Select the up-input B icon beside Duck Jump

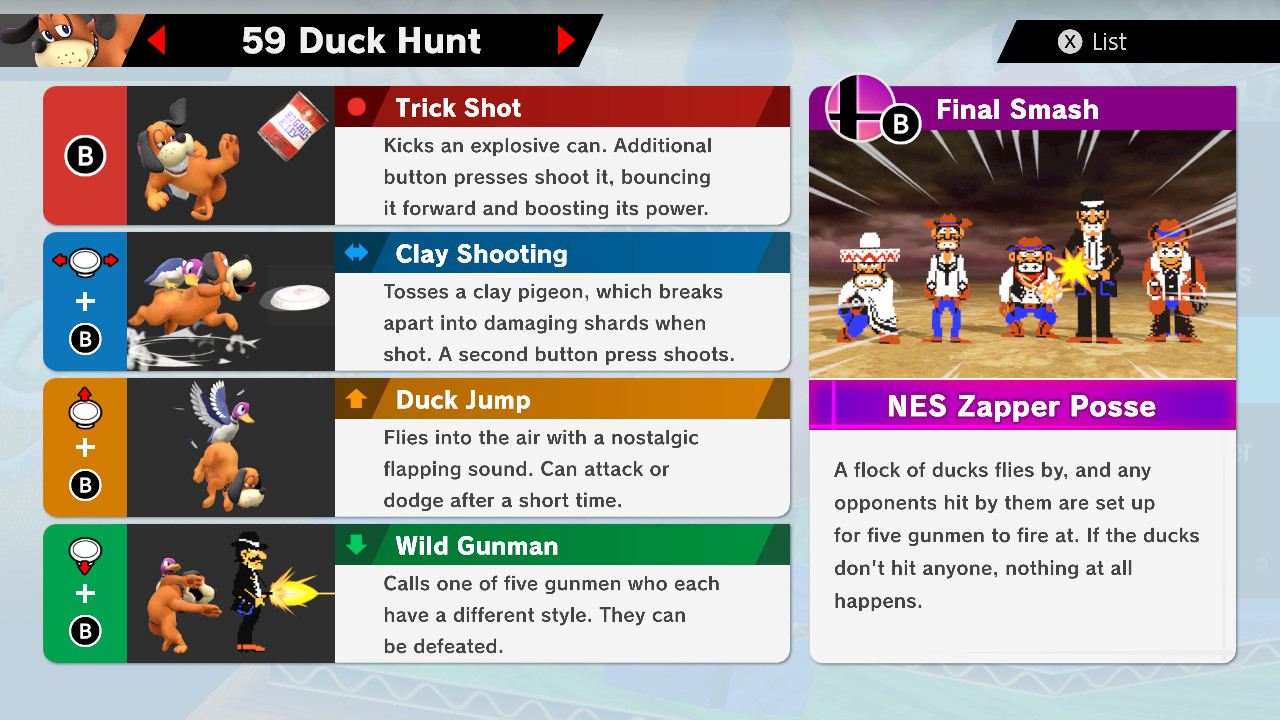point(85,485)
